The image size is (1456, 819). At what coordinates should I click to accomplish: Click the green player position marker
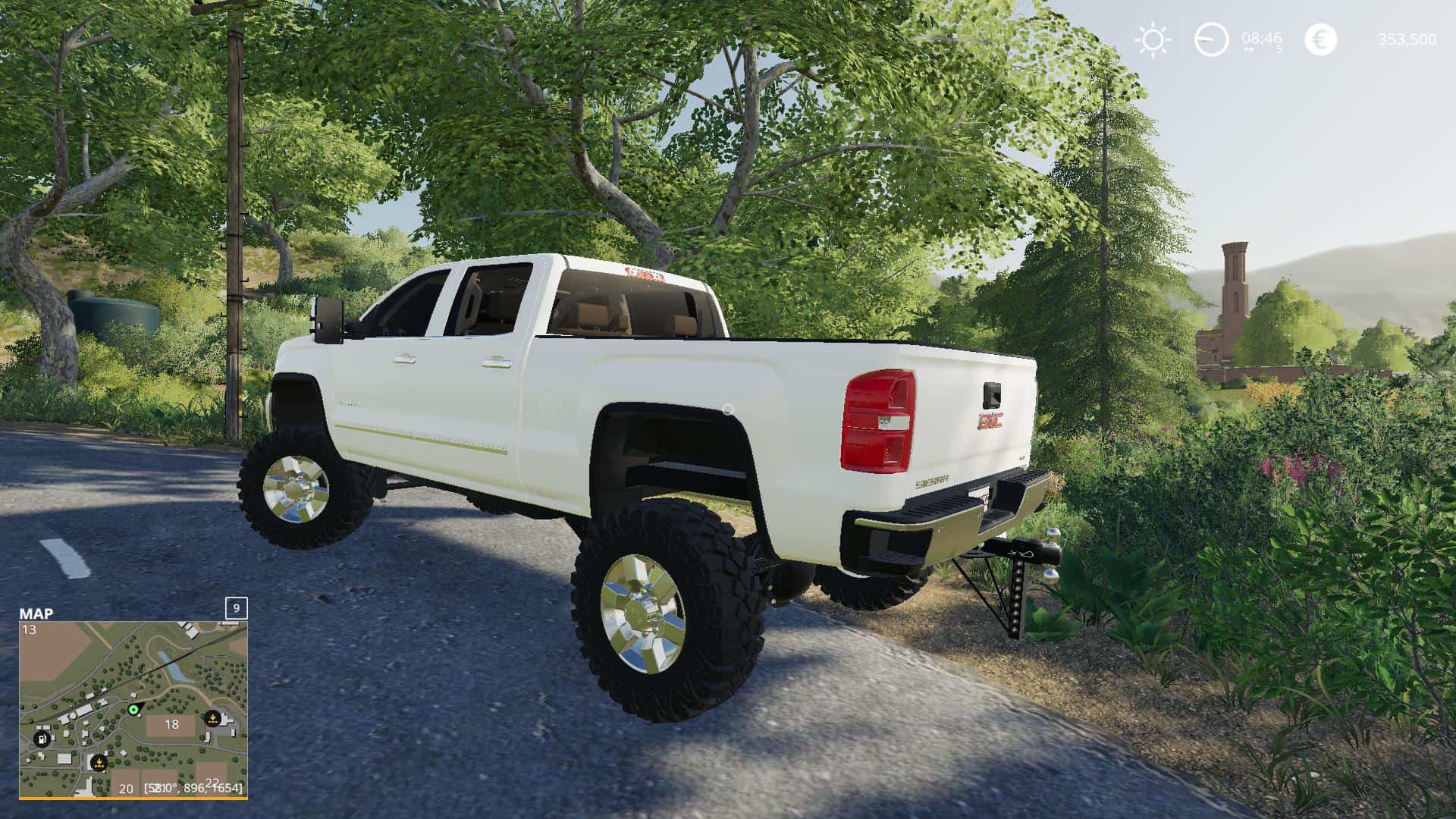[x=133, y=711]
